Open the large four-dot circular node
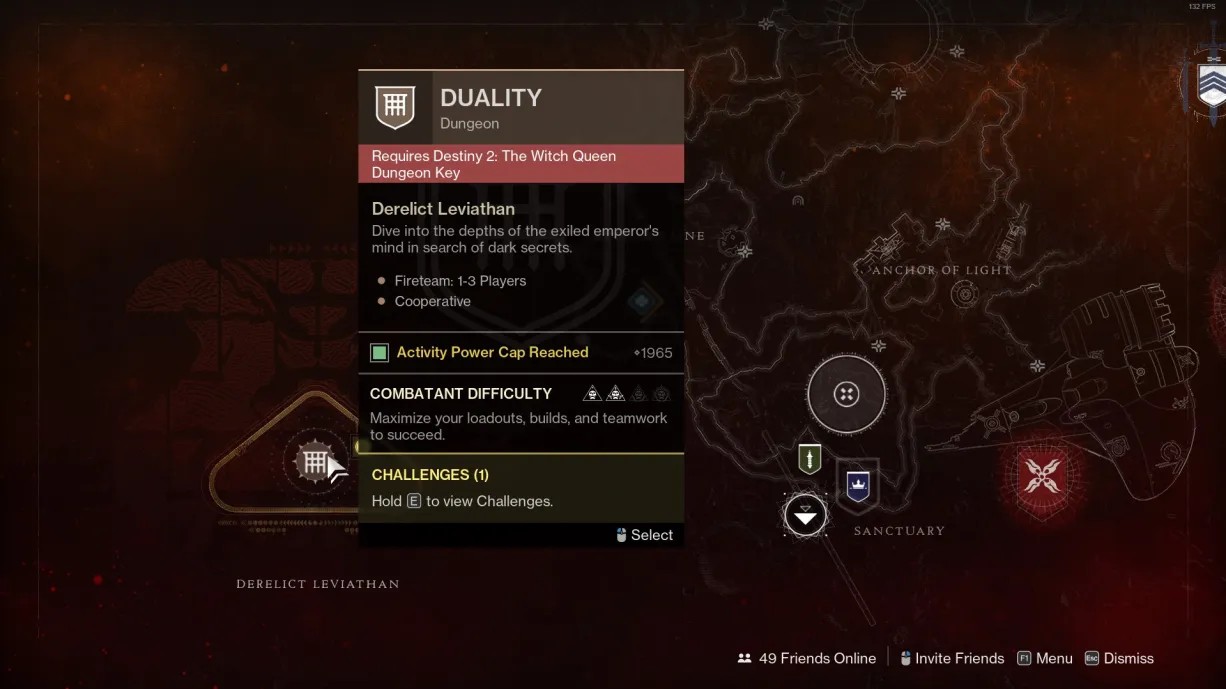 846,394
